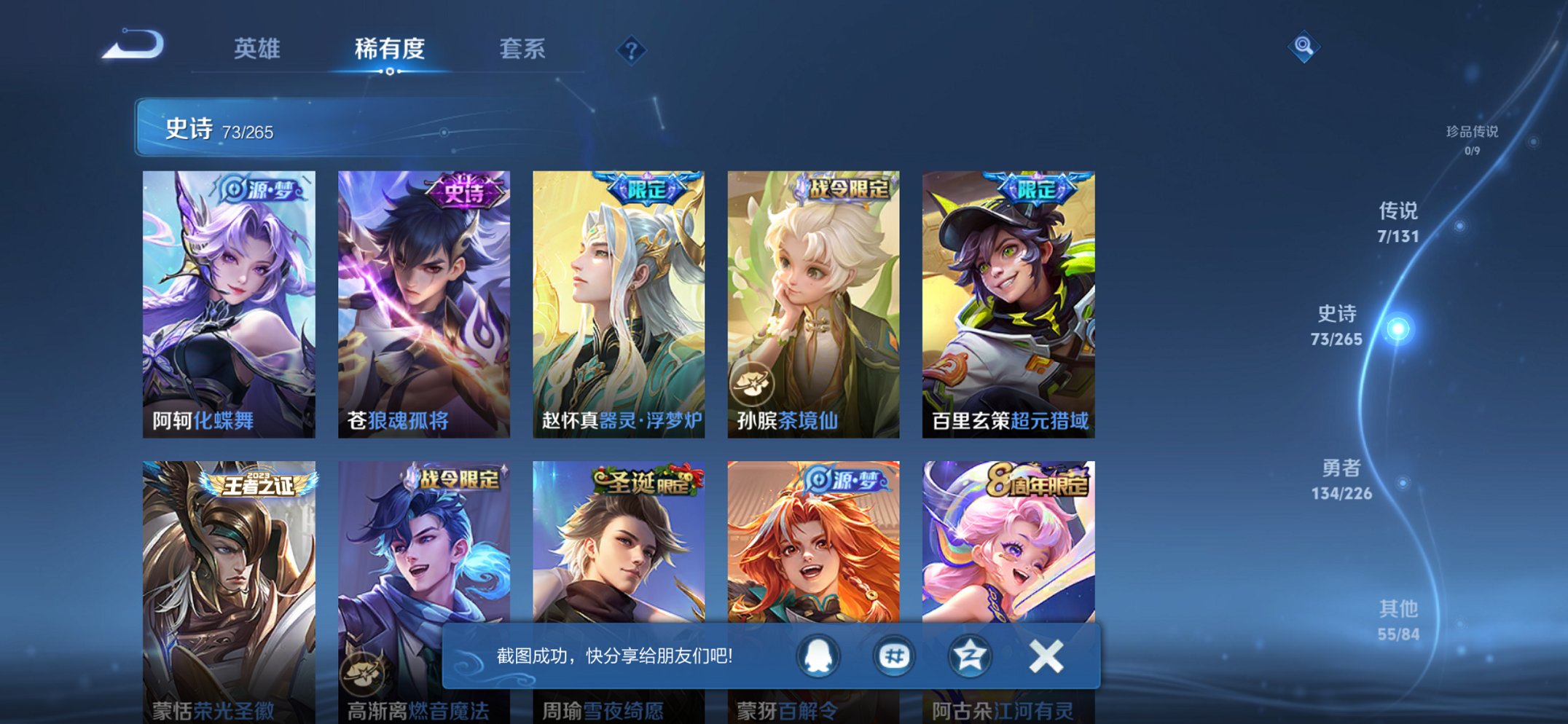Switch to the 英雄 tab
The image size is (1568, 724).
click(259, 49)
